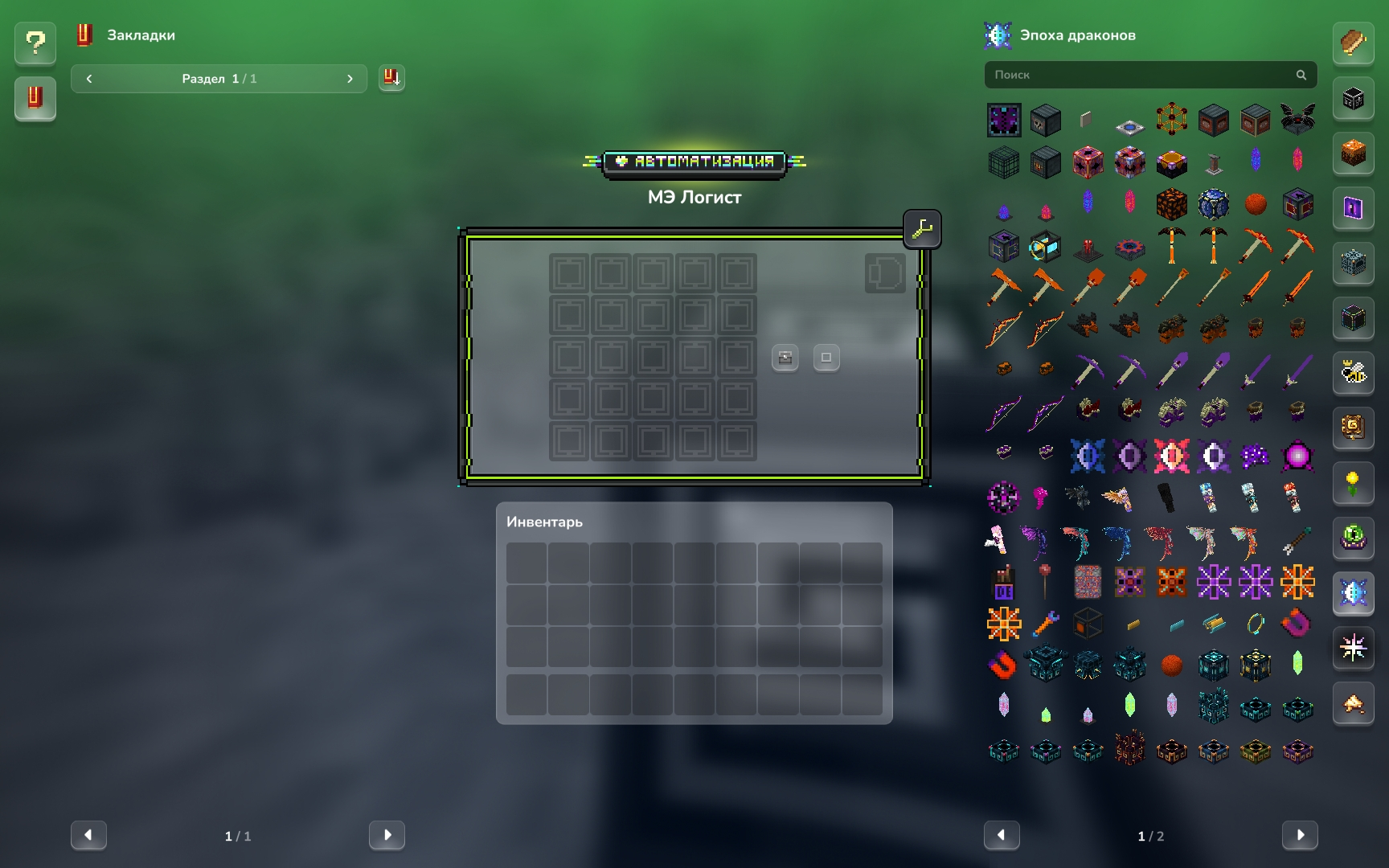Open the white star category tab
This screenshot has height=868, width=1389.
point(1354,648)
